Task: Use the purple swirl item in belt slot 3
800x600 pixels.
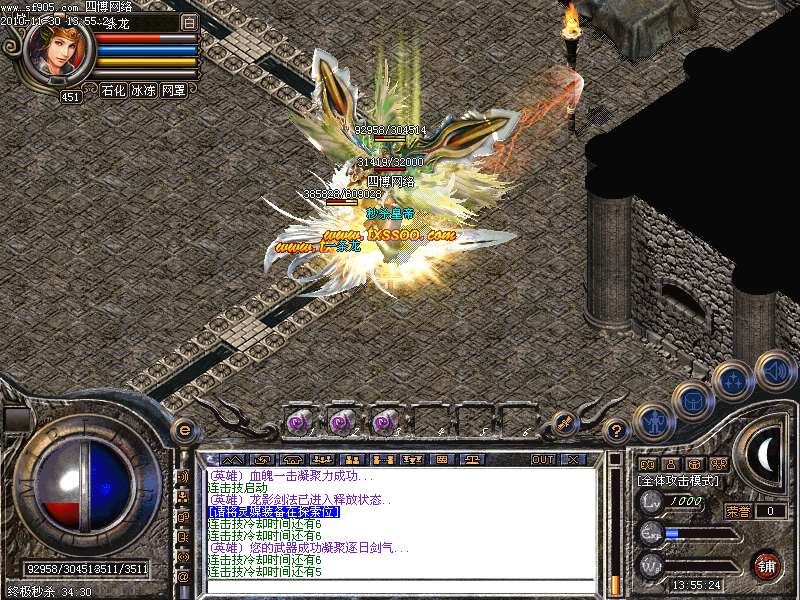Action: [384, 423]
